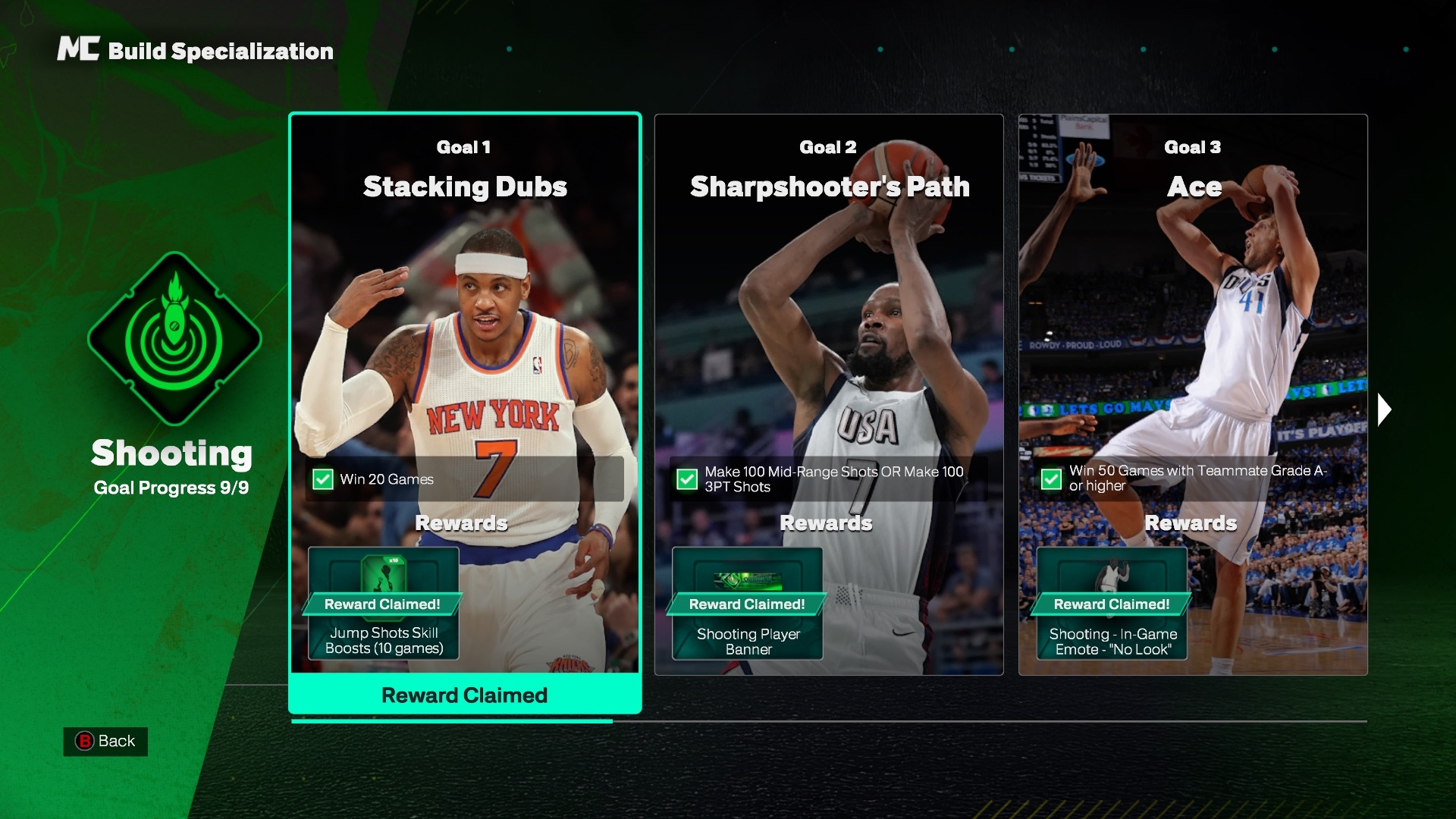Select the green Shooting specialization badge
The height and width of the screenshot is (819, 1456).
174,338
